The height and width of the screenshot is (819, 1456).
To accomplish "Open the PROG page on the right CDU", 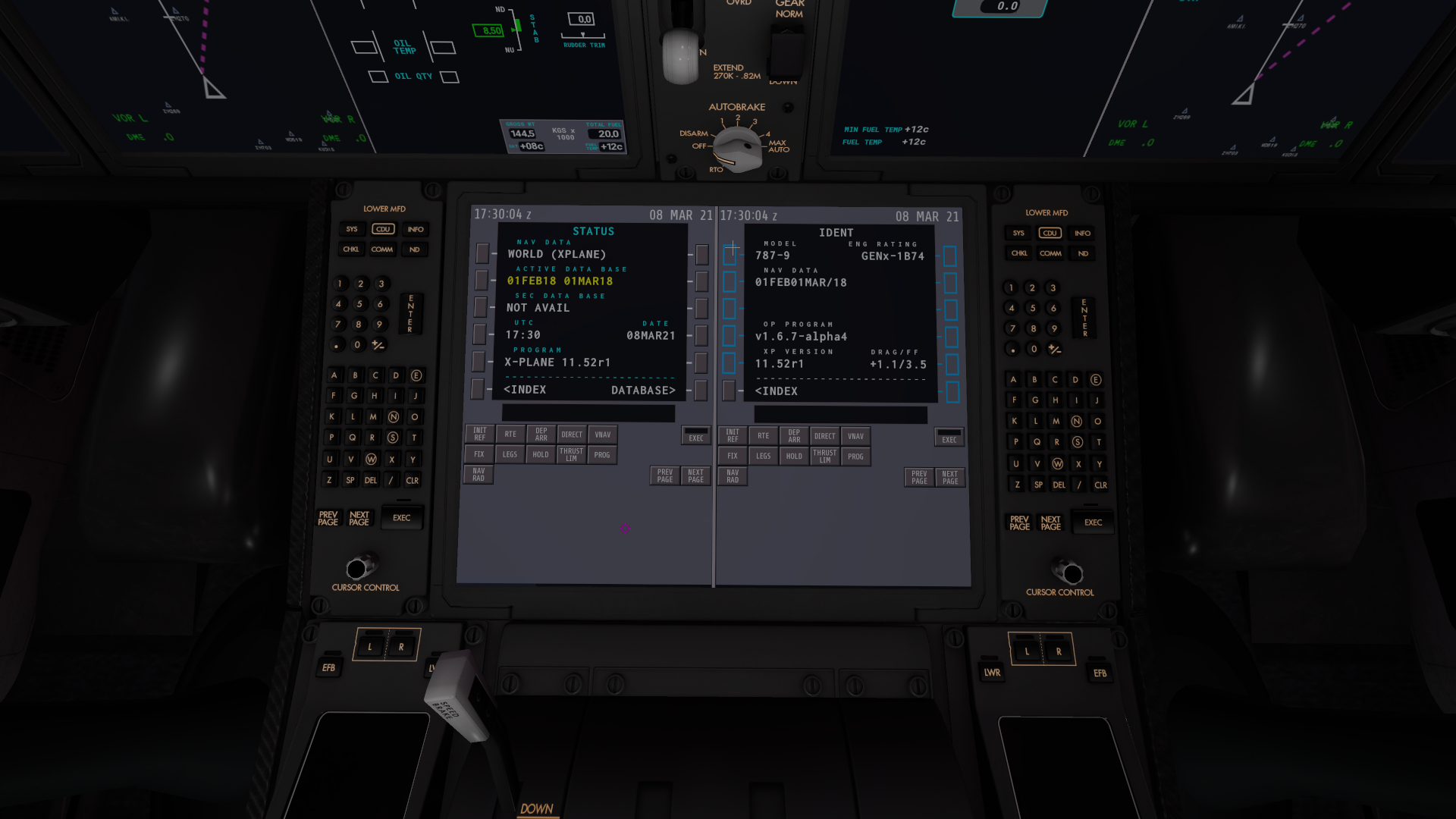I will (x=855, y=456).
